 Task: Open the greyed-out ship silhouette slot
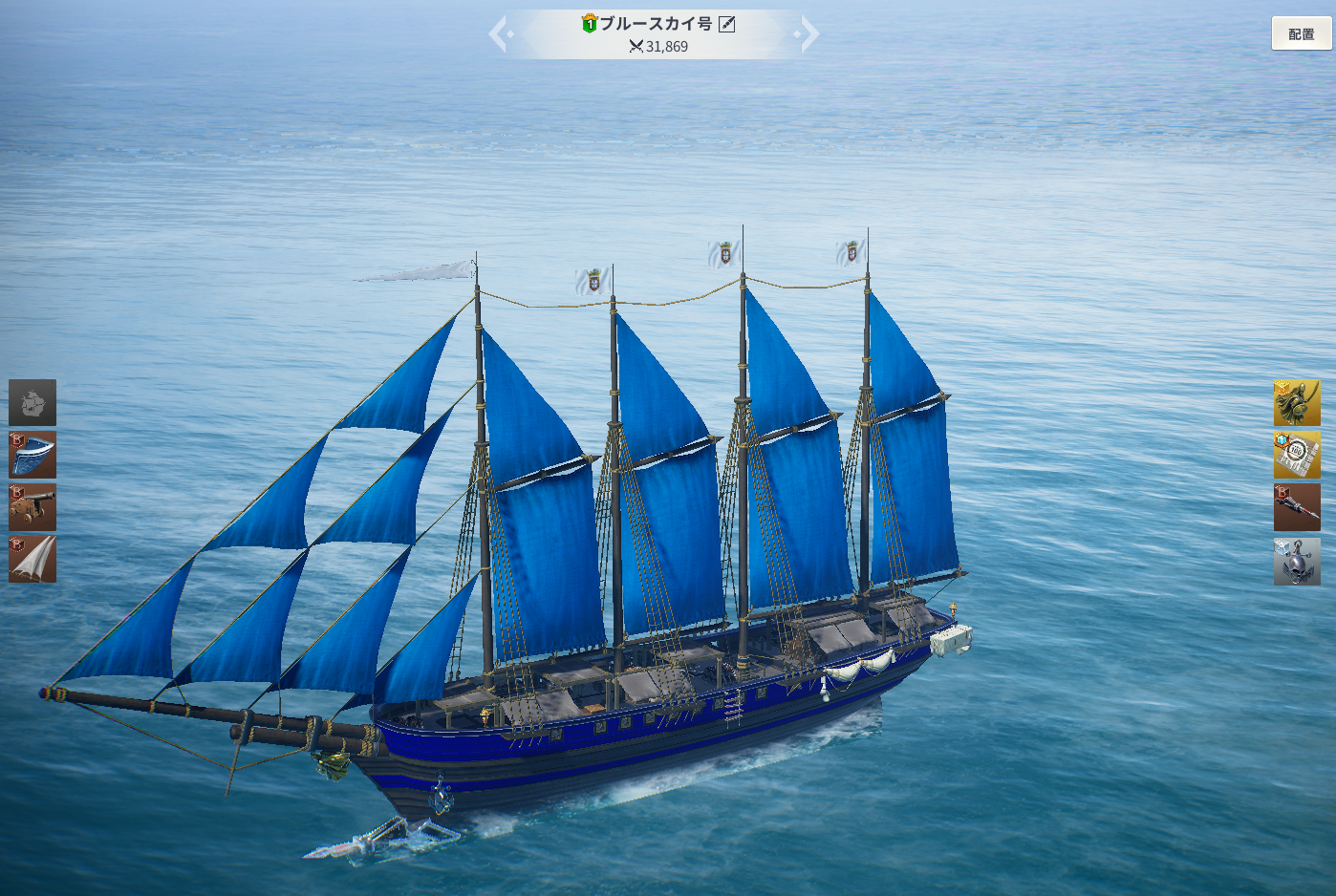(x=32, y=402)
